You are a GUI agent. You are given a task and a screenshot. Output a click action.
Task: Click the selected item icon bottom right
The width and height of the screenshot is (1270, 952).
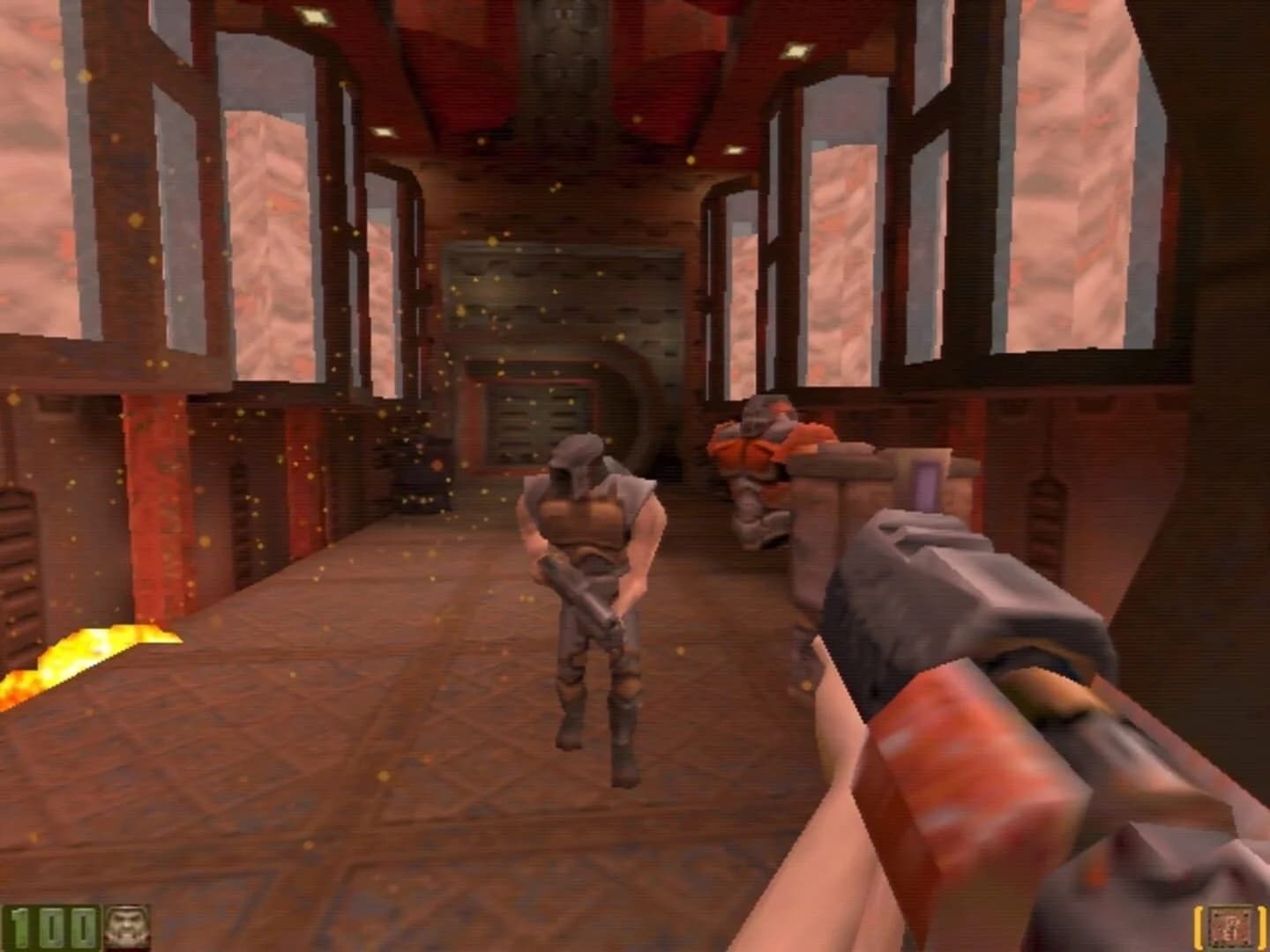point(1230,926)
